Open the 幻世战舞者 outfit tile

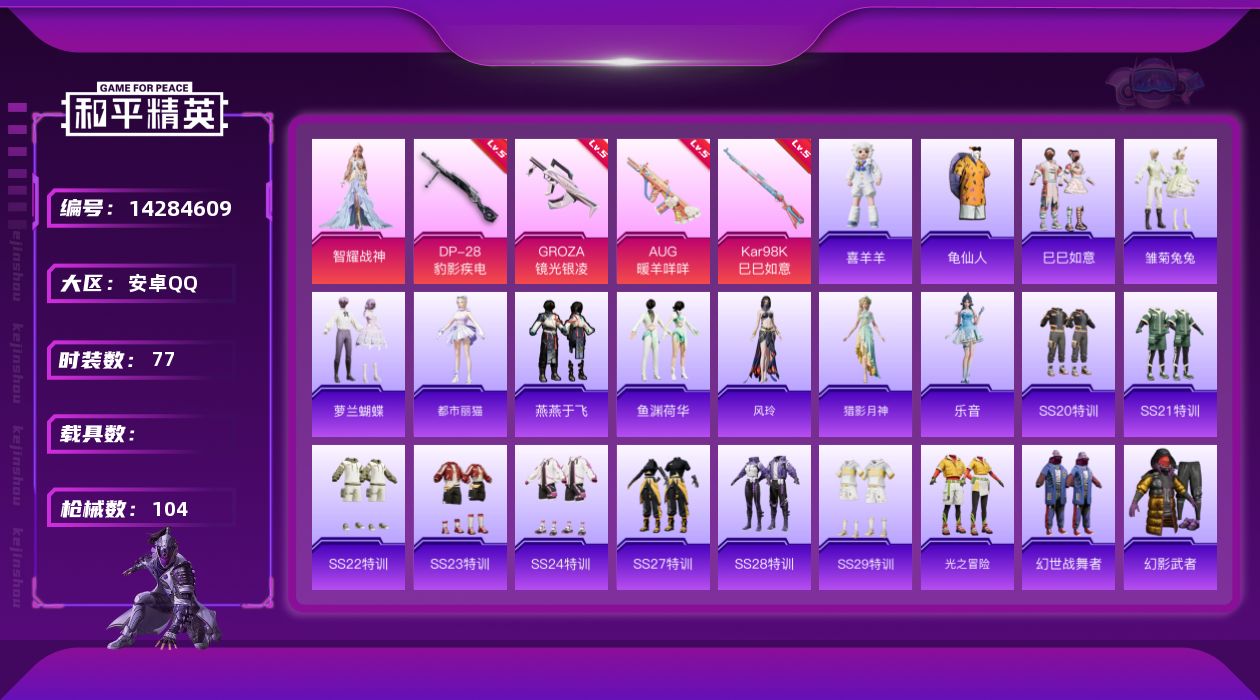coord(1068,517)
